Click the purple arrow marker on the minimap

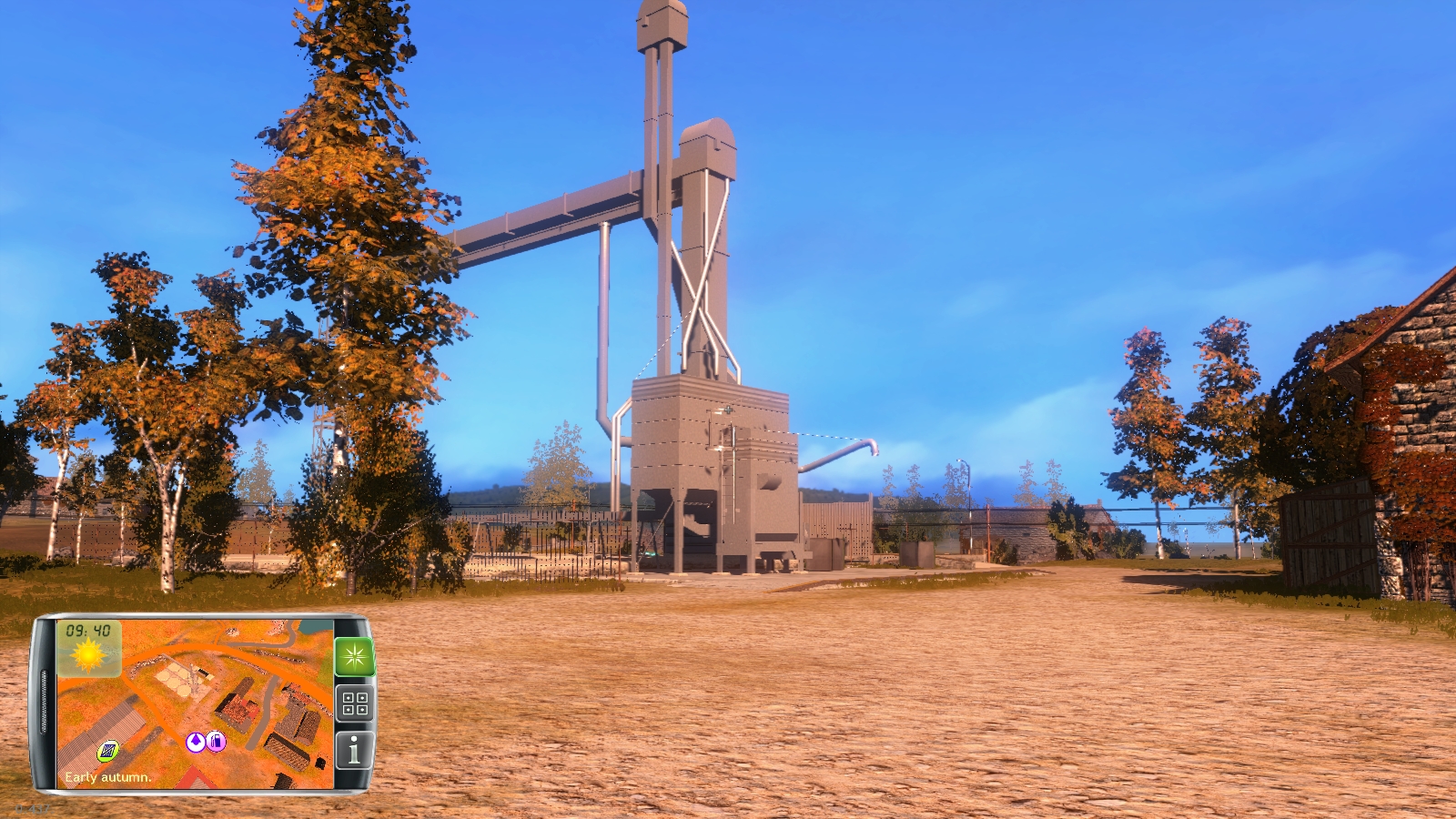[x=196, y=742]
